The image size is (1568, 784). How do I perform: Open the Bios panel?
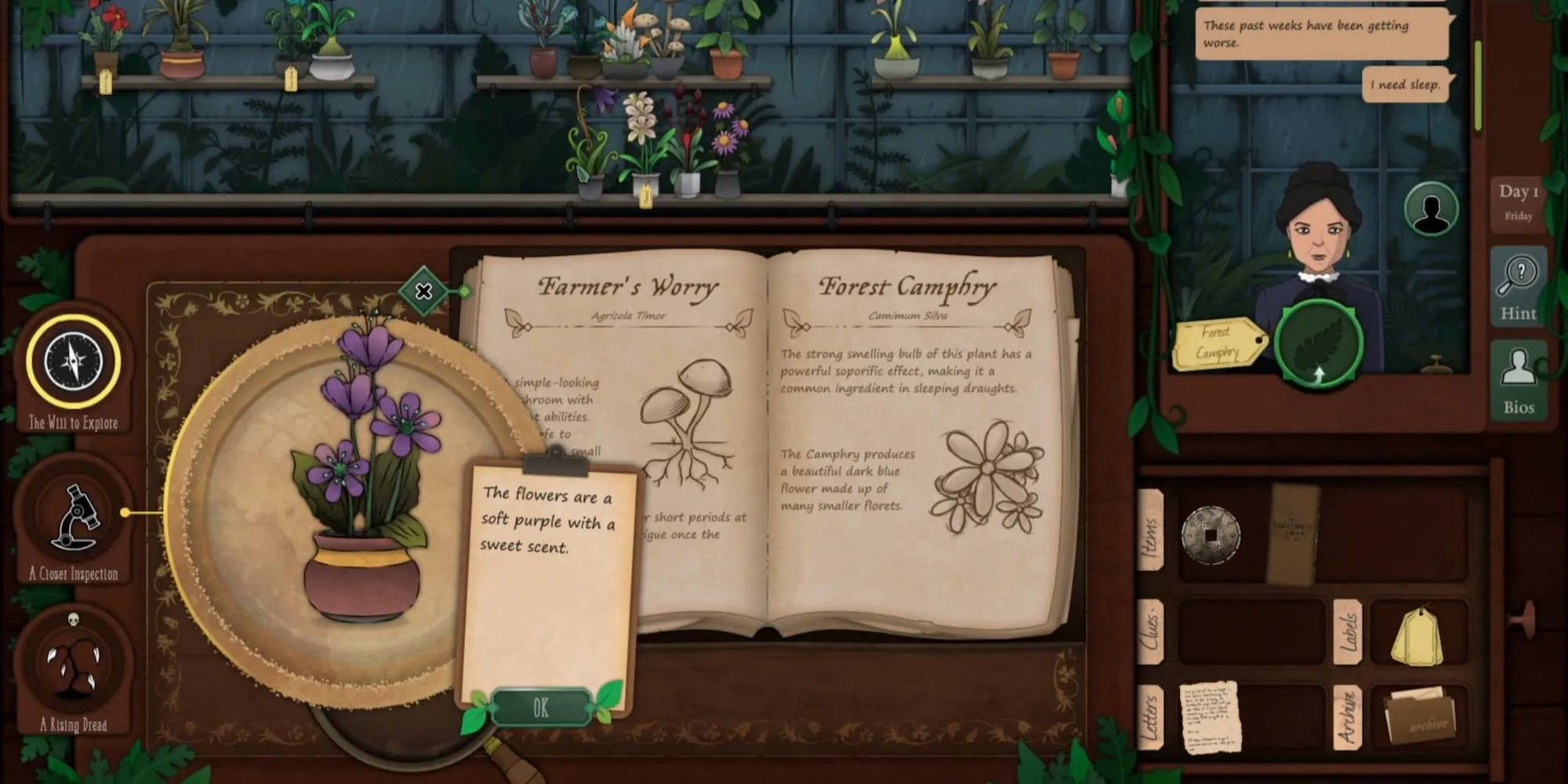coord(1519,381)
